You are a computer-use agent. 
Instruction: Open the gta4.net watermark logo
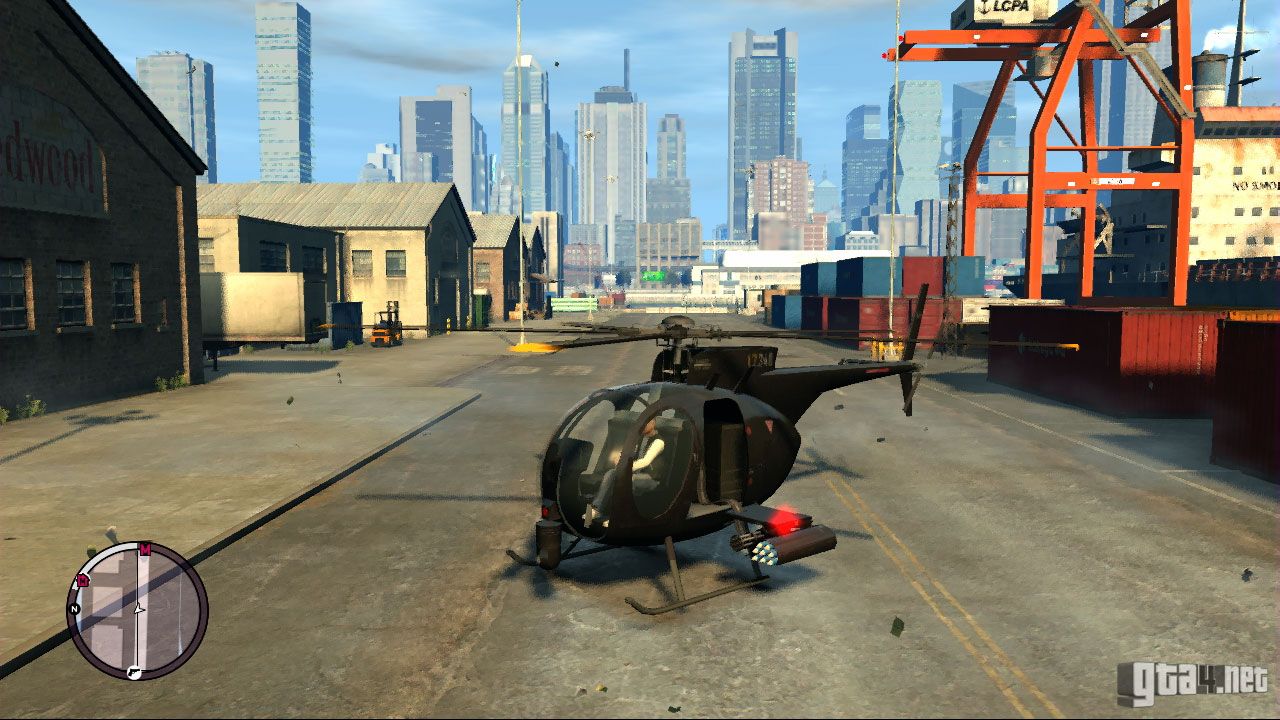[1192, 683]
